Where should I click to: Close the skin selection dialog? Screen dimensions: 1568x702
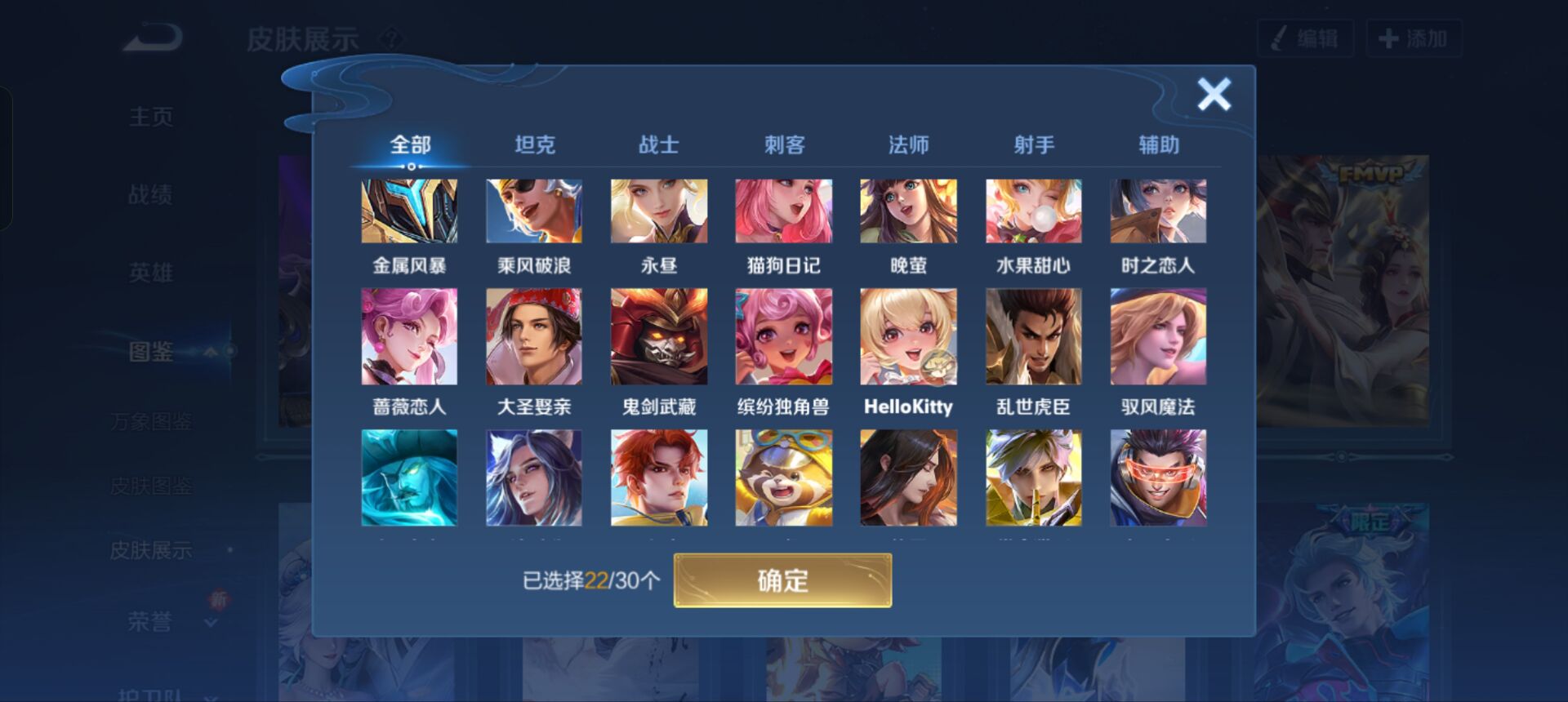(x=1214, y=94)
